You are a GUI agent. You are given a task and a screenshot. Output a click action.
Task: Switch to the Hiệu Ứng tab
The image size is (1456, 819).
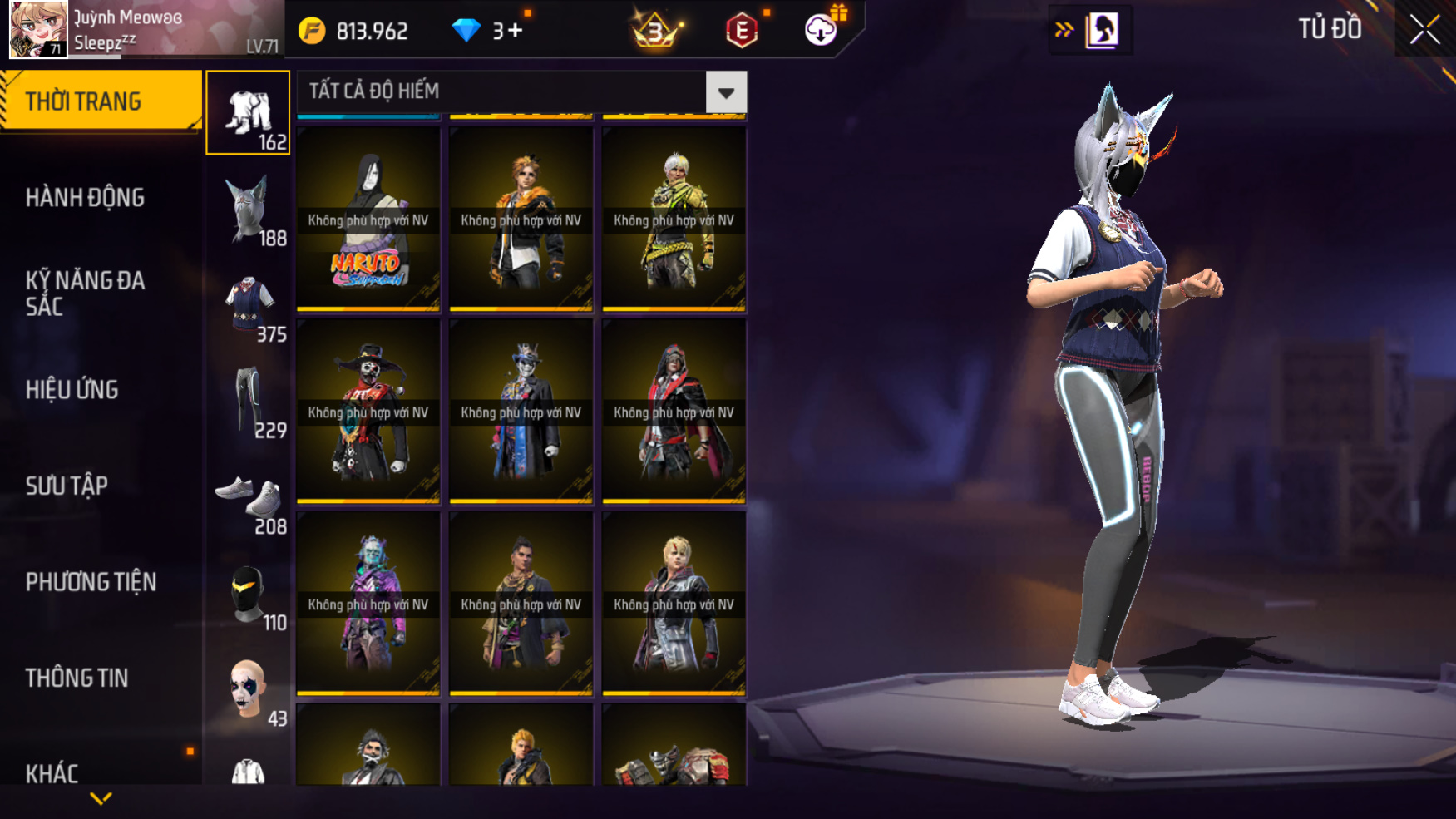coord(72,389)
